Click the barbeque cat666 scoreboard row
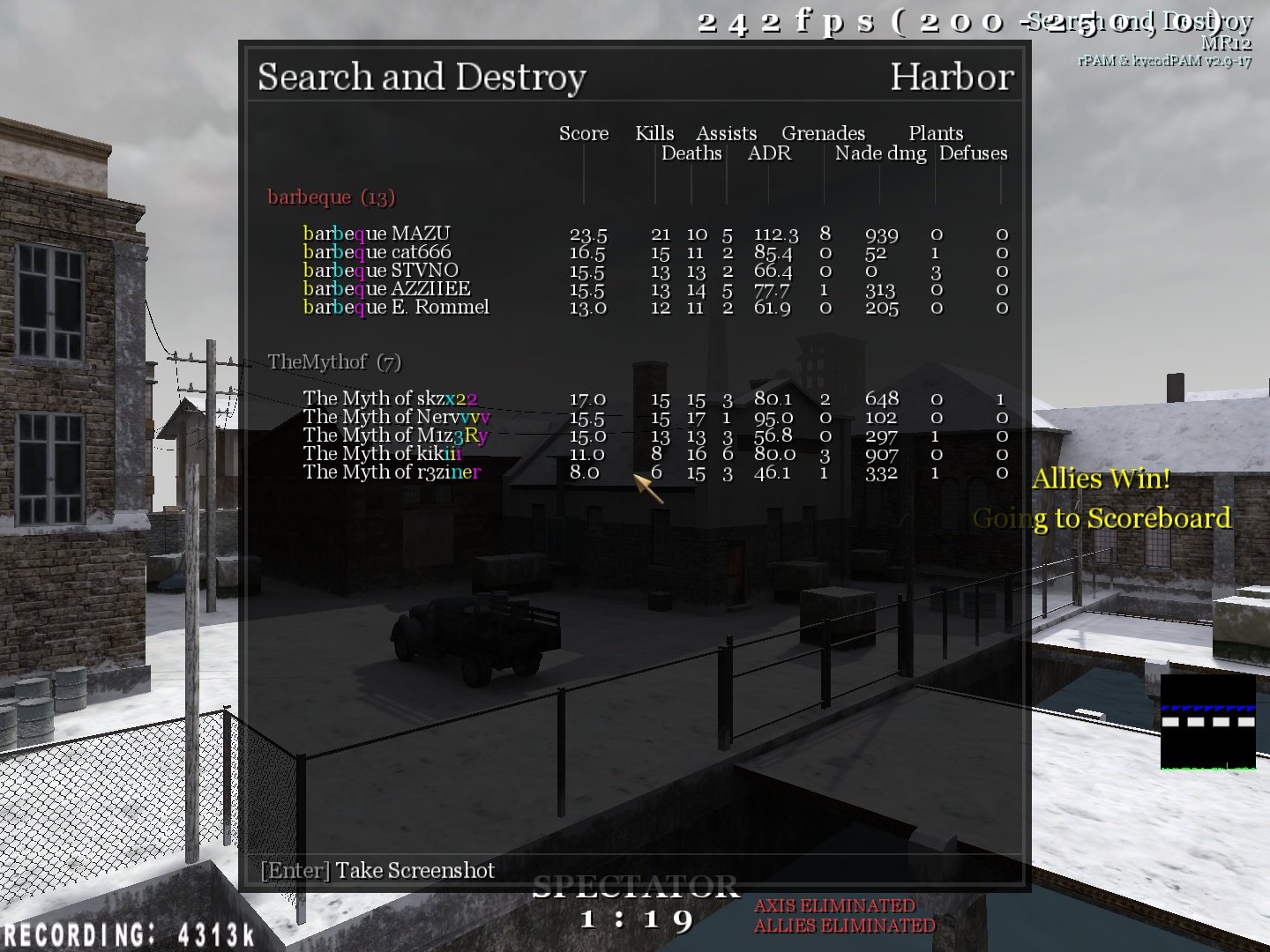This screenshot has height=952, width=1270. pyautogui.click(x=377, y=252)
